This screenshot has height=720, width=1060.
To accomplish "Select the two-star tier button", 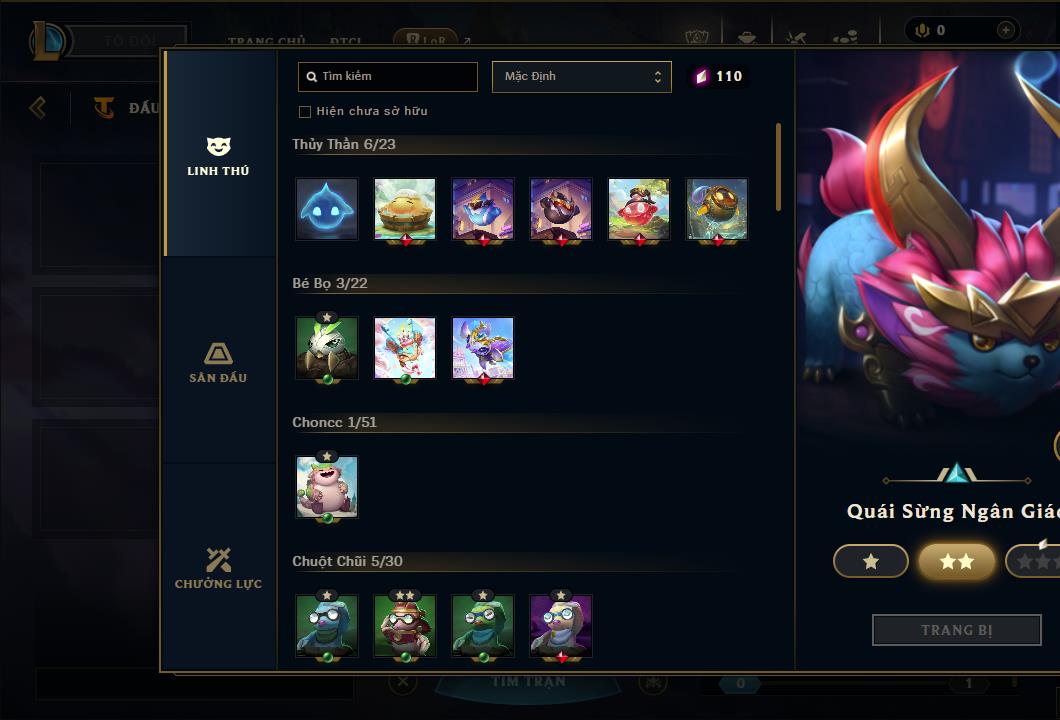I will [x=957, y=562].
